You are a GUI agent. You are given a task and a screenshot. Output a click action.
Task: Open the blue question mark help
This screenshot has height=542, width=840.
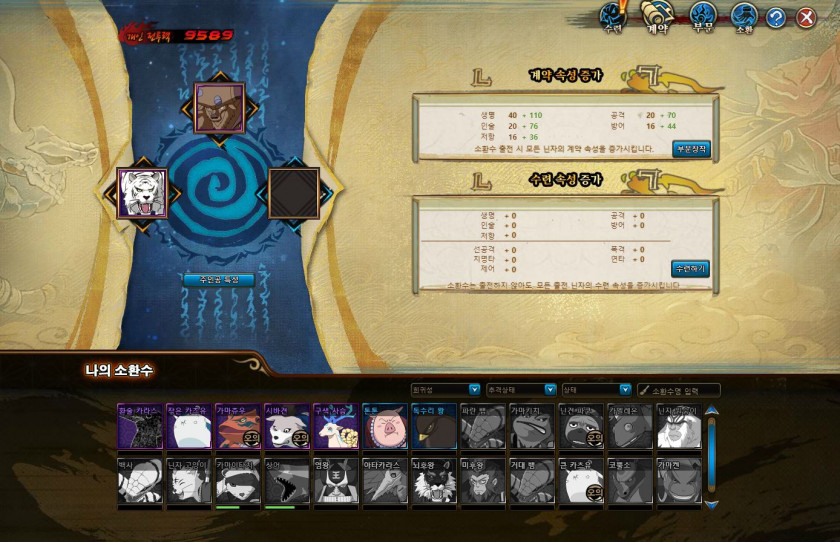click(x=775, y=17)
